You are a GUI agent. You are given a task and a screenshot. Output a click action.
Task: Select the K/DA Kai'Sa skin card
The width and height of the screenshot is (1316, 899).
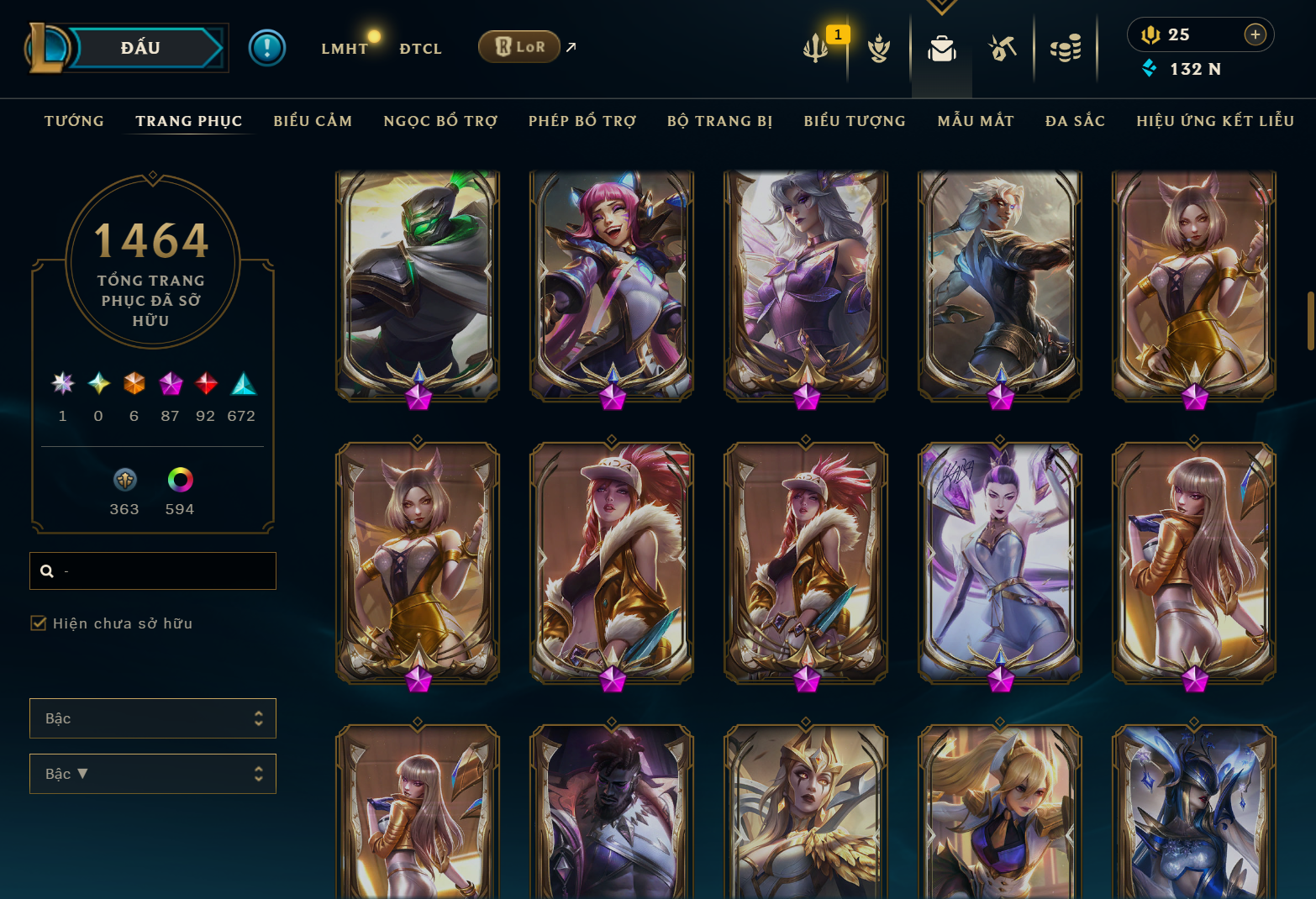pos(999,563)
